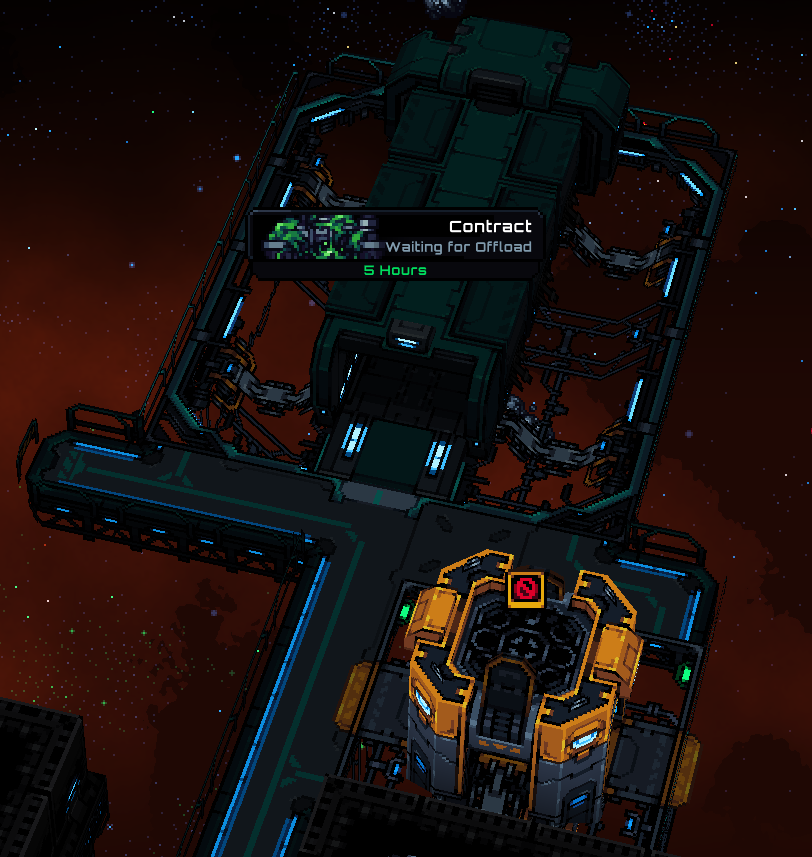Click the red prohibited status icon
The height and width of the screenshot is (857, 812).
click(525, 589)
